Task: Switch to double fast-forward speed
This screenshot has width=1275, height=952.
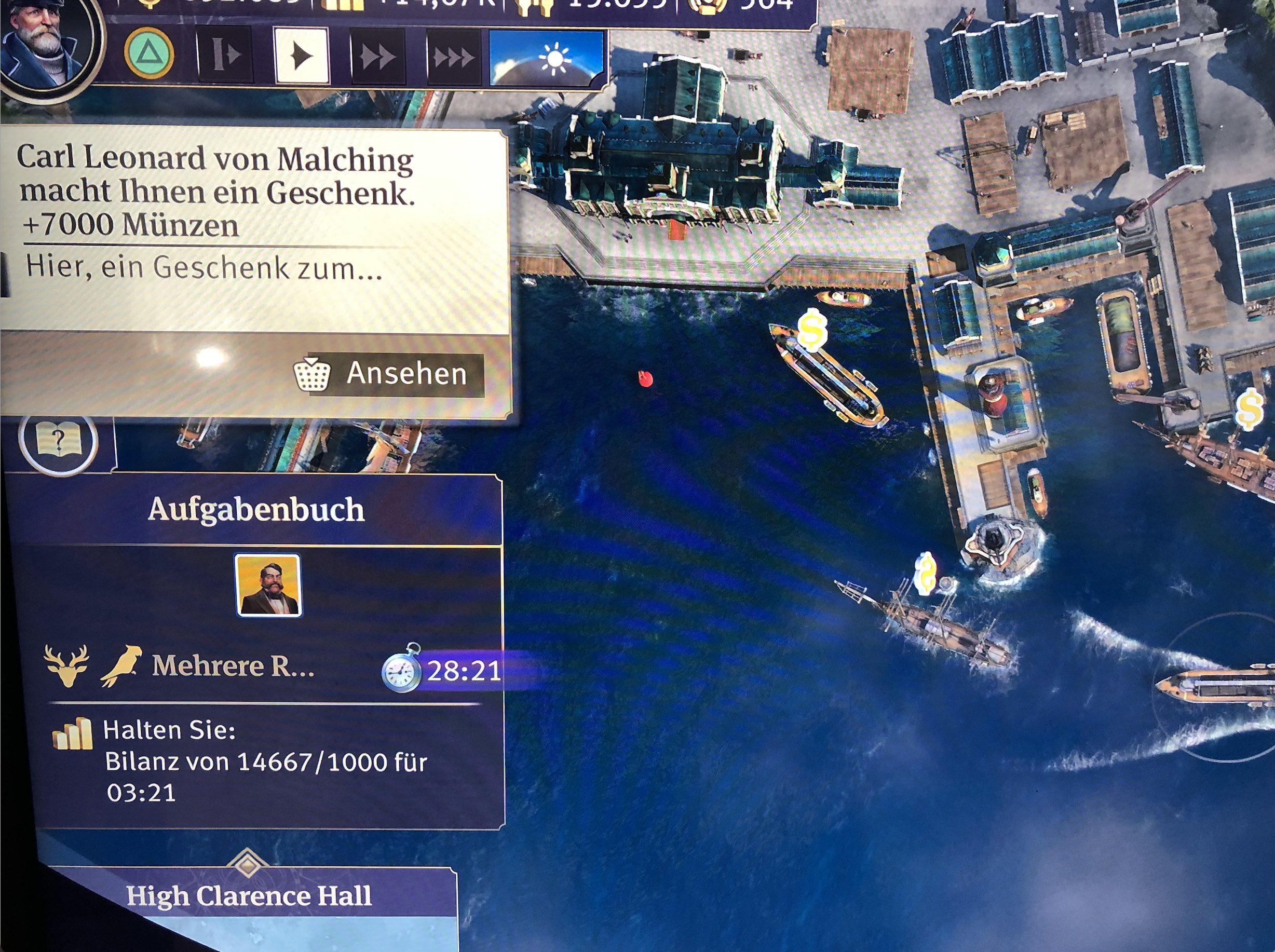Action: [x=378, y=57]
